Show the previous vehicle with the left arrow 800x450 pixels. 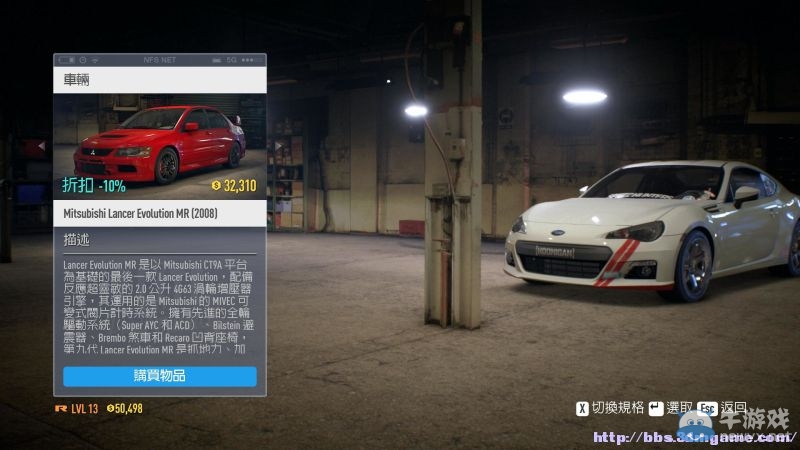[x=41, y=146]
